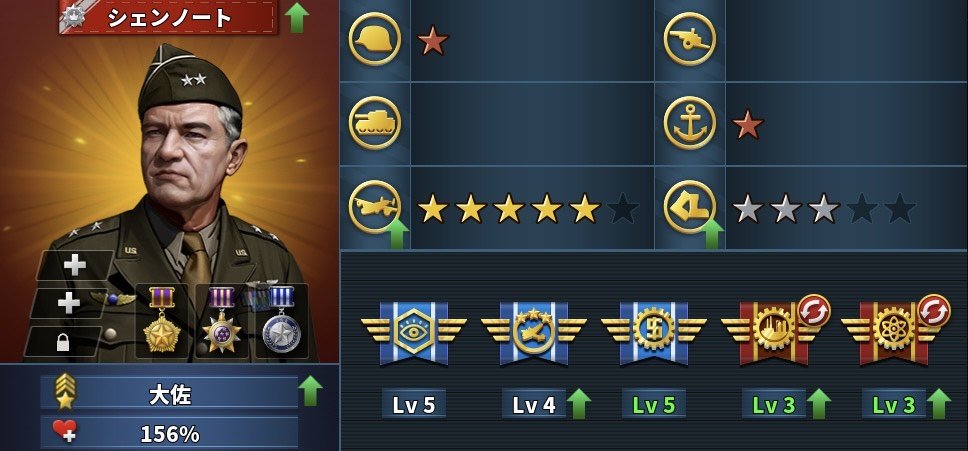
Task: Upgrade the general with the arrow beside his name
Action: point(296,17)
